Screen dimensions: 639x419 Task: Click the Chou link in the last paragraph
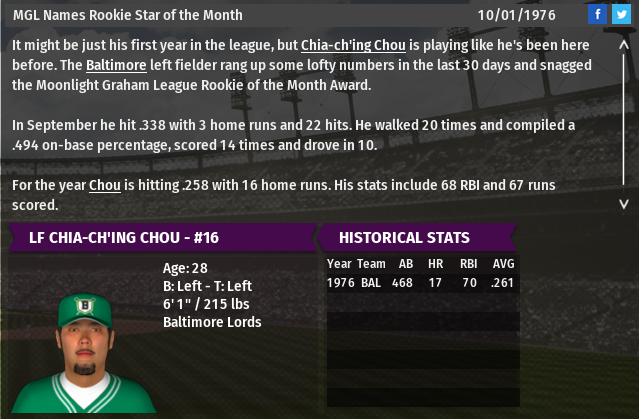(105, 186)
